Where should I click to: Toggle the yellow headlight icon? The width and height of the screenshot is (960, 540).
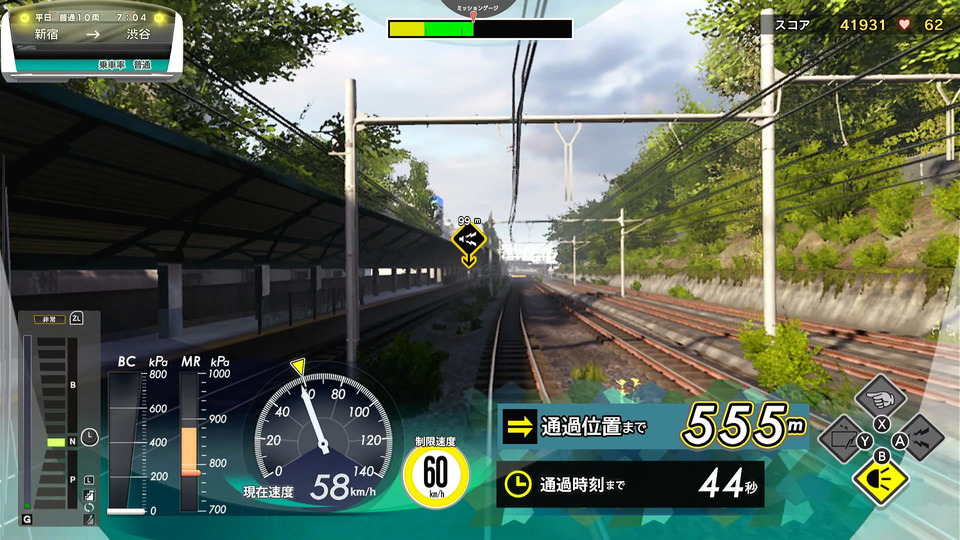pyautogui.click(x=880, y=480)
